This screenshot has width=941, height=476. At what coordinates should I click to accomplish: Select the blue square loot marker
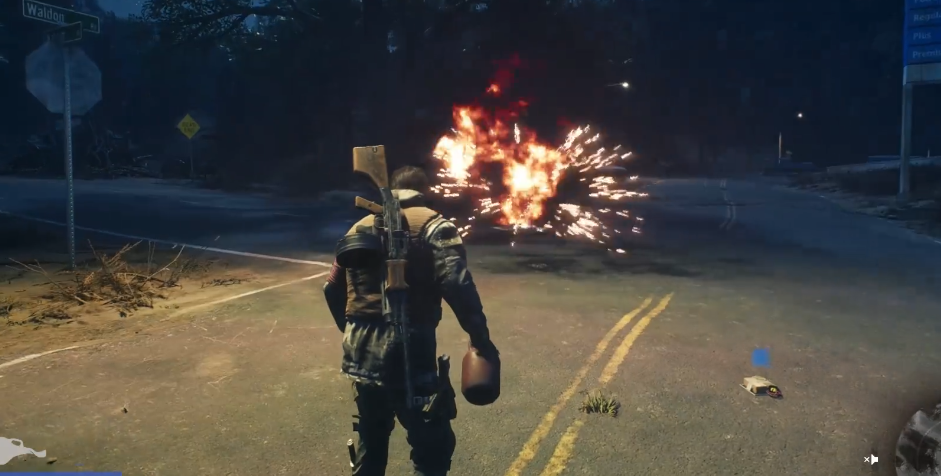pos(760,357)
